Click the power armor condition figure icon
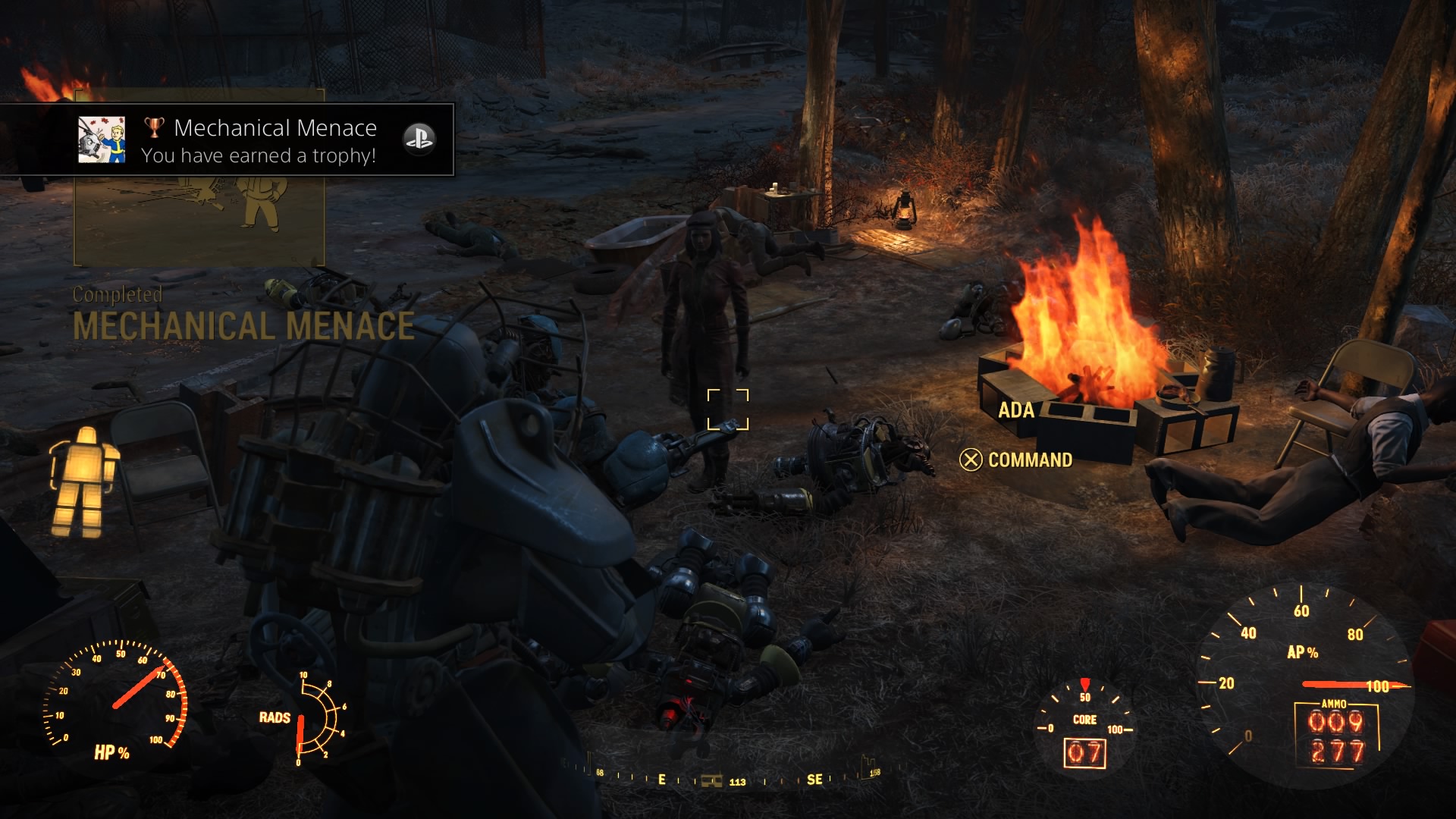Viewport: 1456px width, 819px height. [x=83, y=481]
